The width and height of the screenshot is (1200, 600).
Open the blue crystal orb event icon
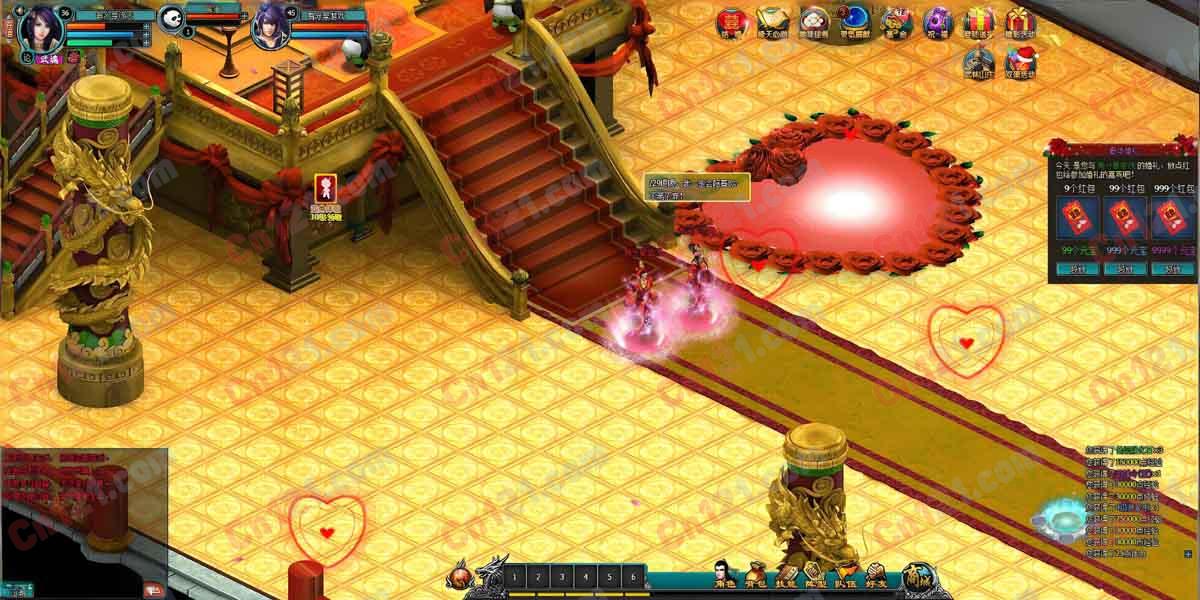pos(855,19)
